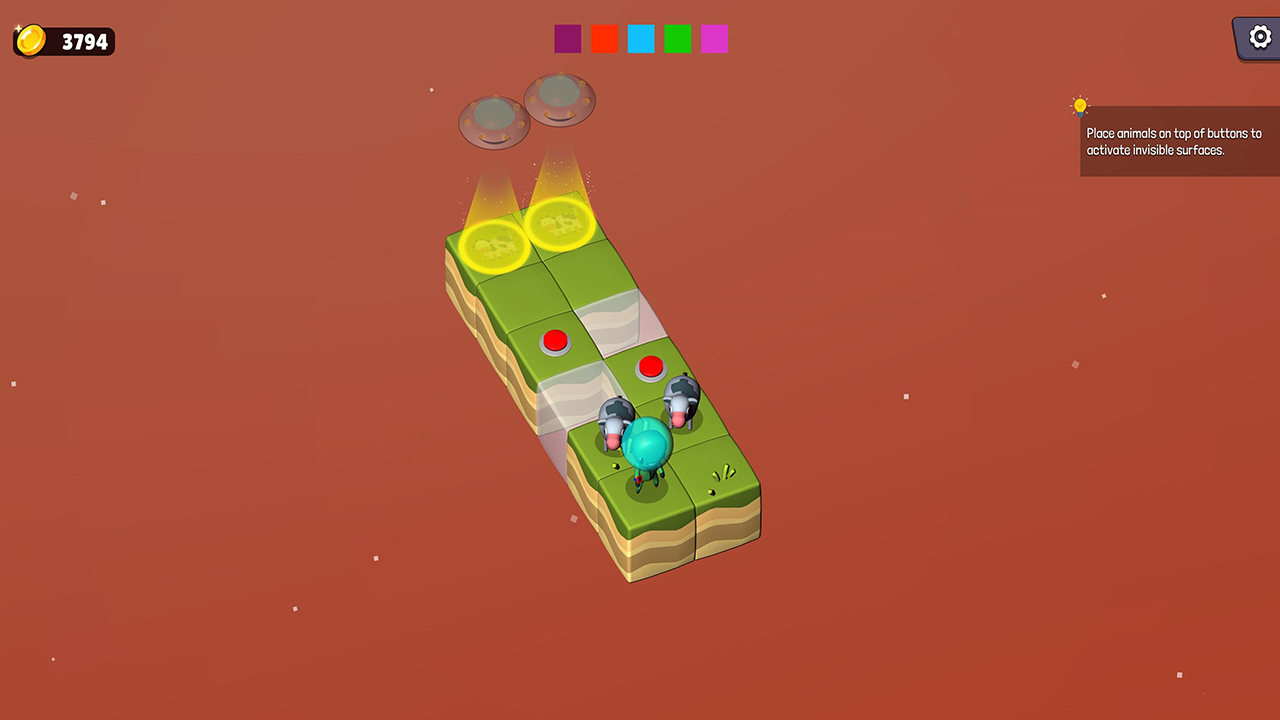Click the lightbulb hint icon

pyautogui.click(x=1079, y=104)
